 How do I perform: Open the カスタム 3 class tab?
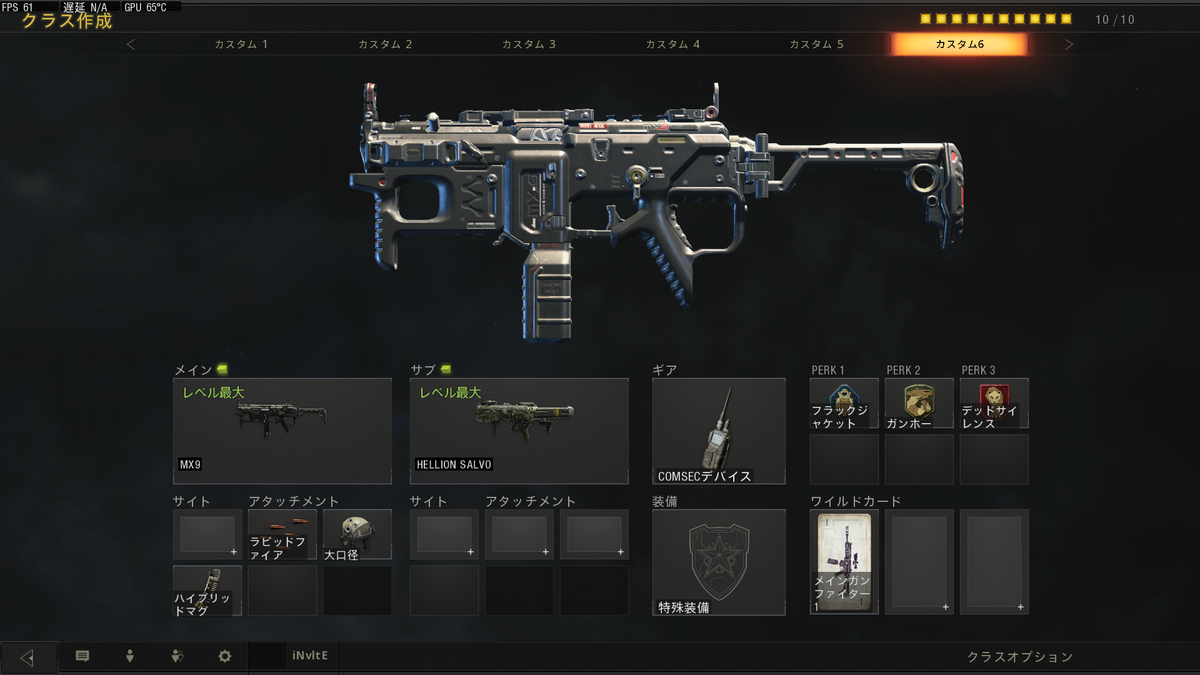point(529,44)
